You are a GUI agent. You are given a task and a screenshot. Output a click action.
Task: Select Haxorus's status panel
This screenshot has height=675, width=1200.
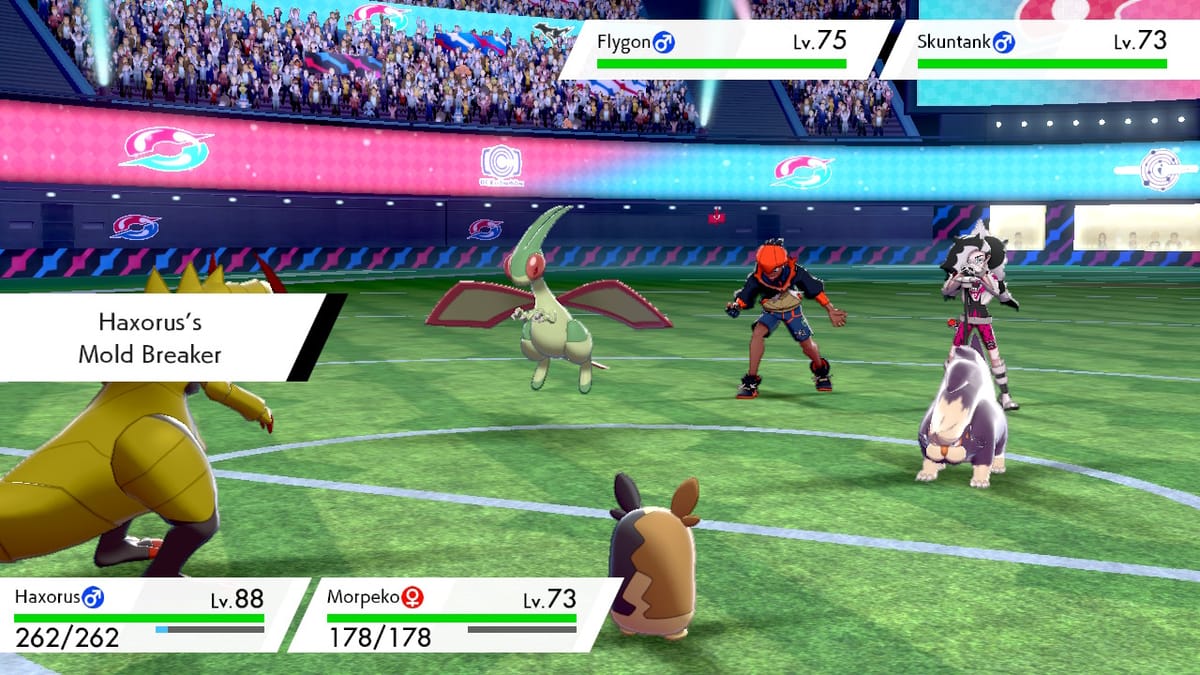click(x=145, y=615)
